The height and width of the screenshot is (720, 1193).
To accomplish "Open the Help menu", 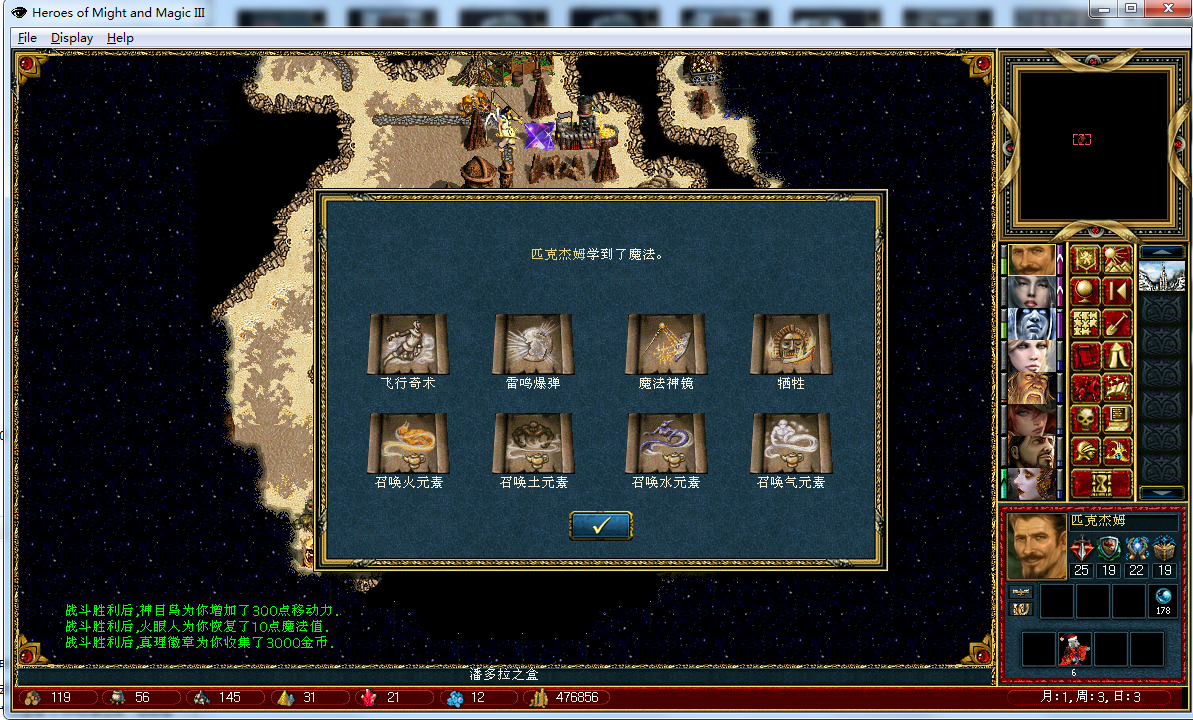I will click(x=120, y=38).
